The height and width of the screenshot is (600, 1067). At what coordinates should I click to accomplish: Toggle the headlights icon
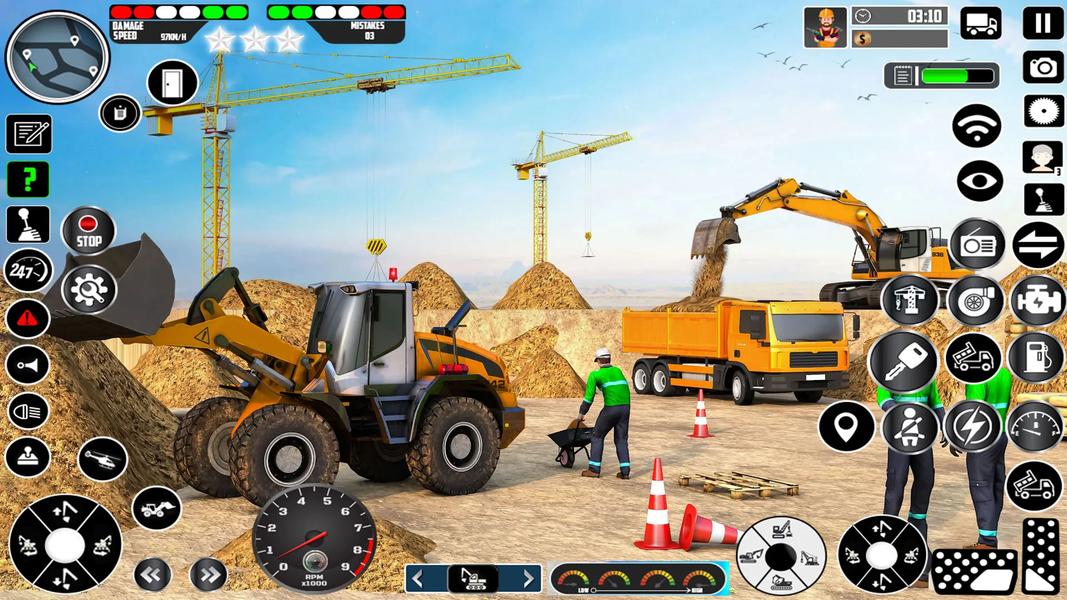click(28, 411)
